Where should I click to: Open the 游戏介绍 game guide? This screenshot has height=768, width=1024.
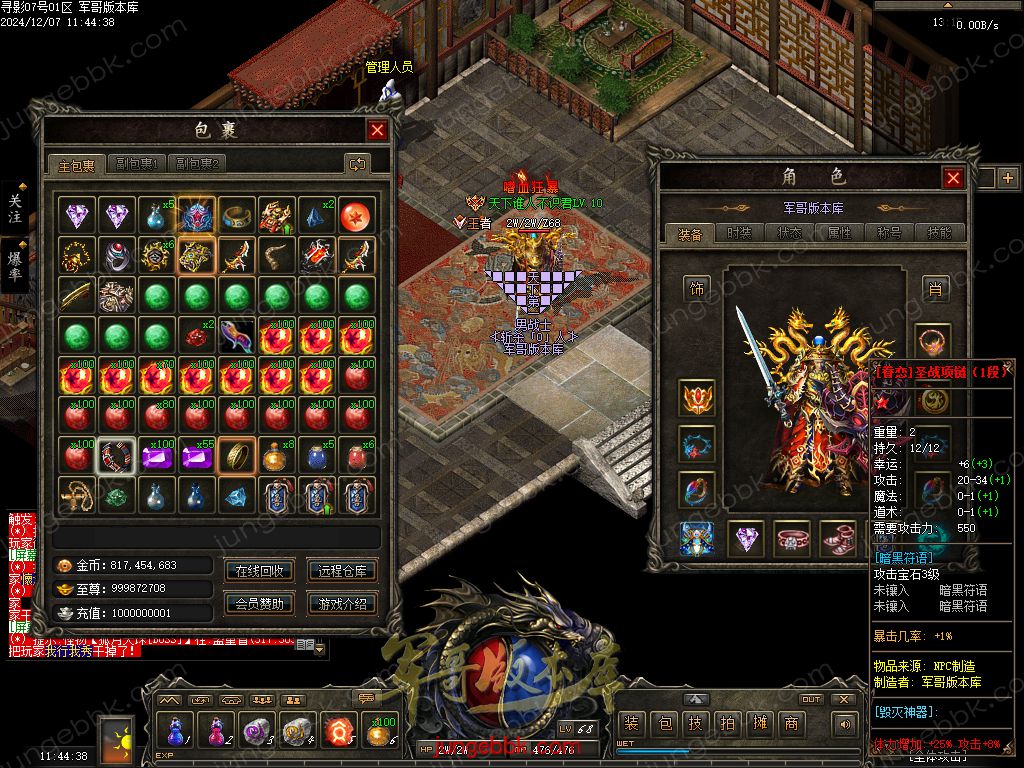342,603
